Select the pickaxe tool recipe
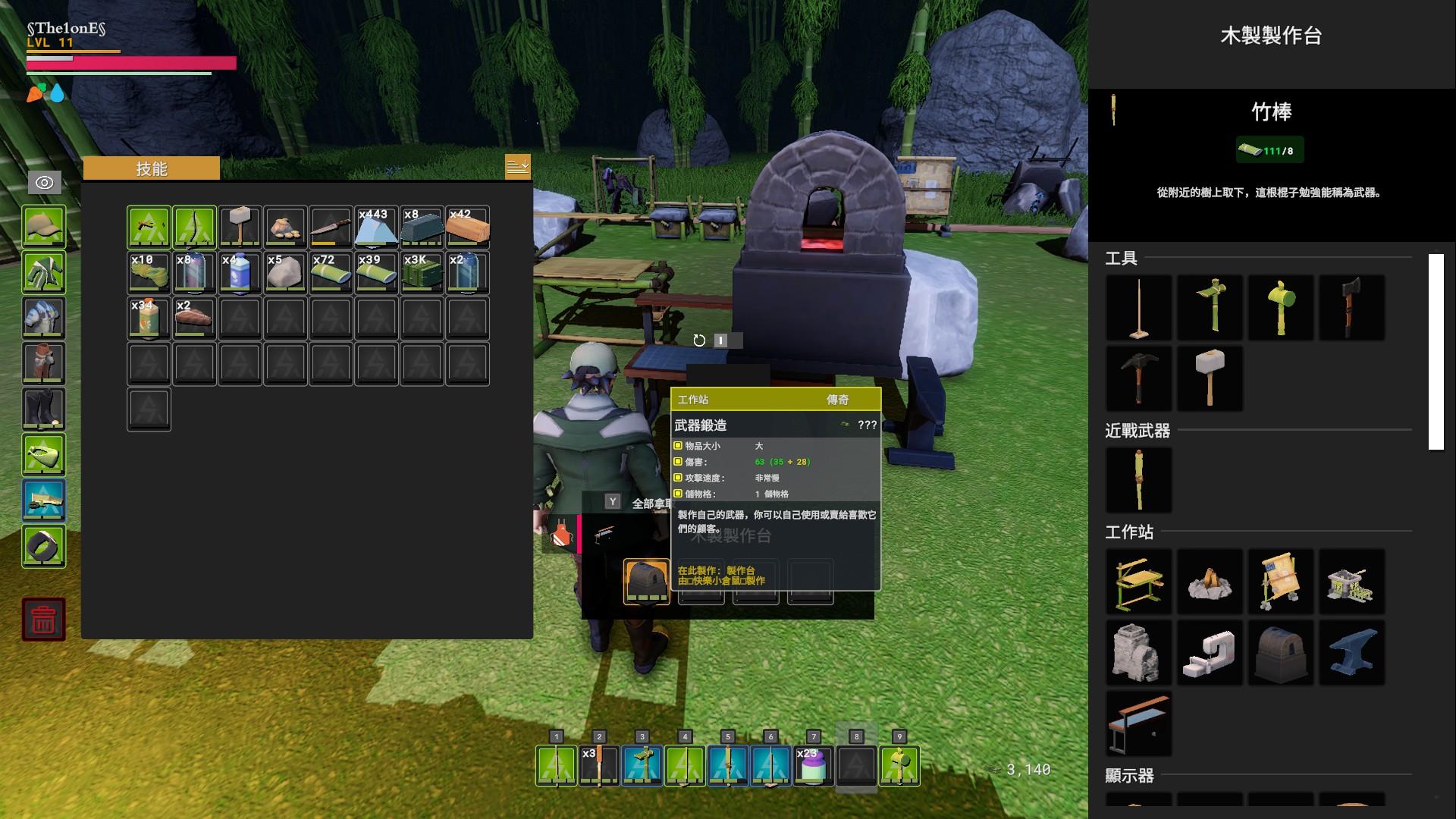Screen dimensions: 1456x819 (1138, 378)
